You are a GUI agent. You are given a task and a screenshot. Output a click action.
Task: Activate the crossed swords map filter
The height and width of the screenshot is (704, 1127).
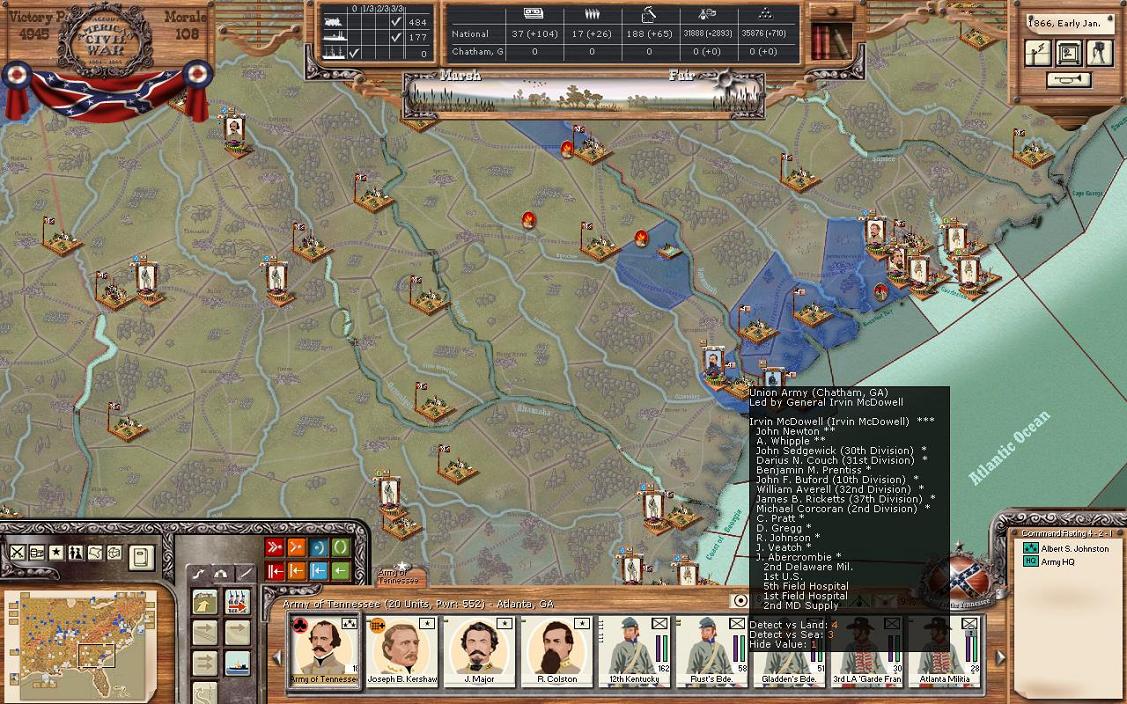pos(18,552)
